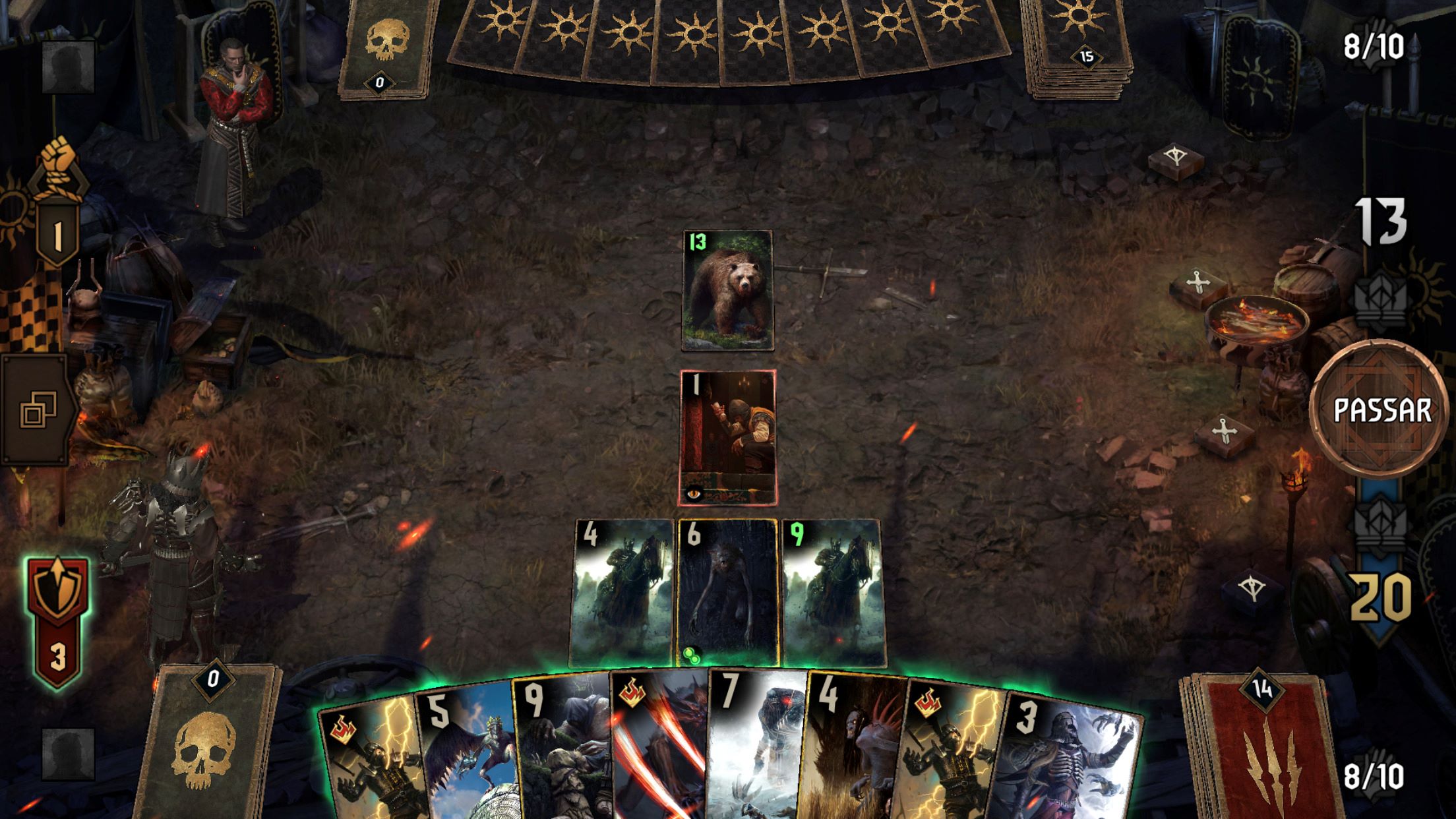Activate the leader ability with 3 charges
The height and width of the screenshot is (819, 1456).
57,619
